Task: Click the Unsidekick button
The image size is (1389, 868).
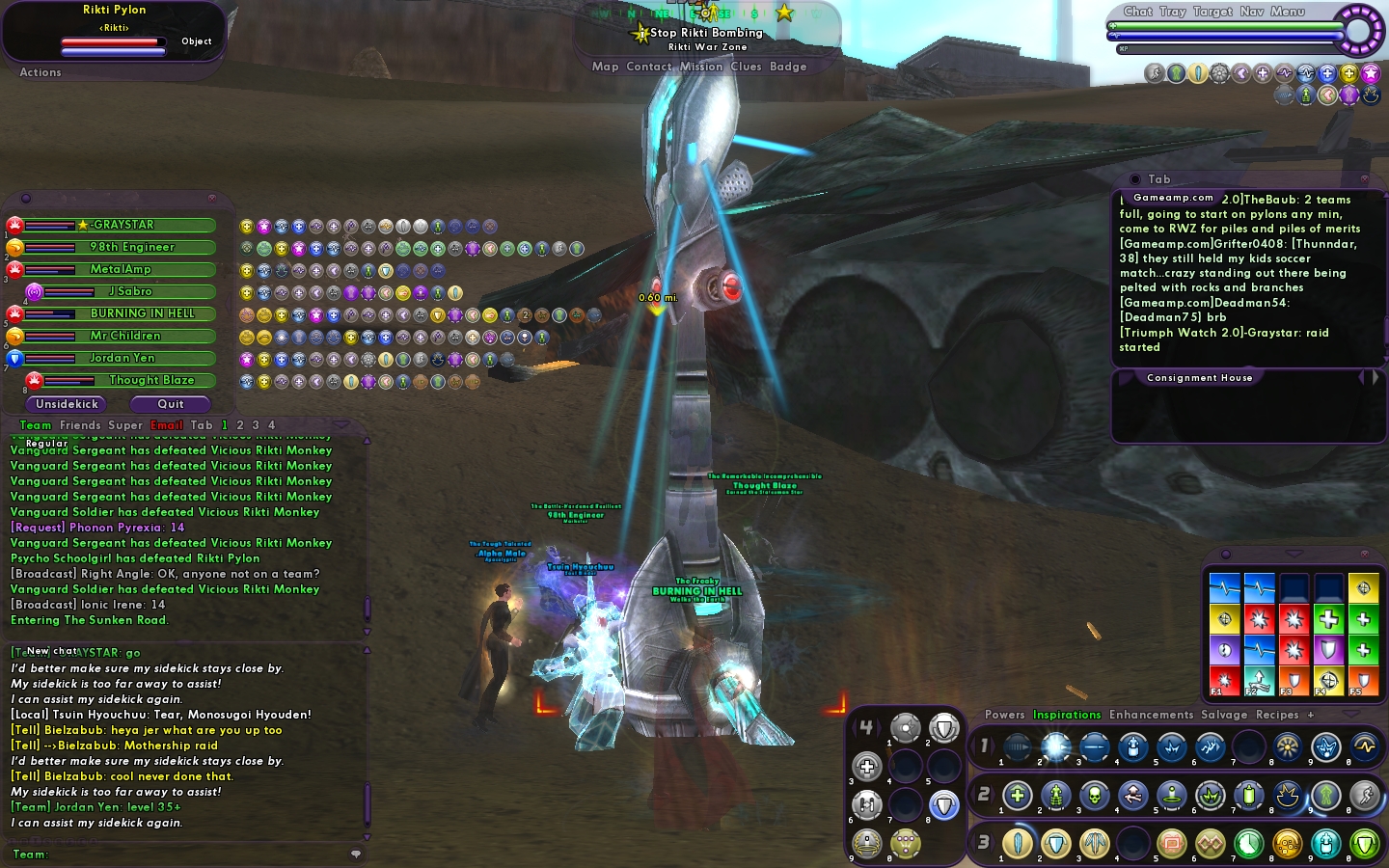Action: click(67, 404)
